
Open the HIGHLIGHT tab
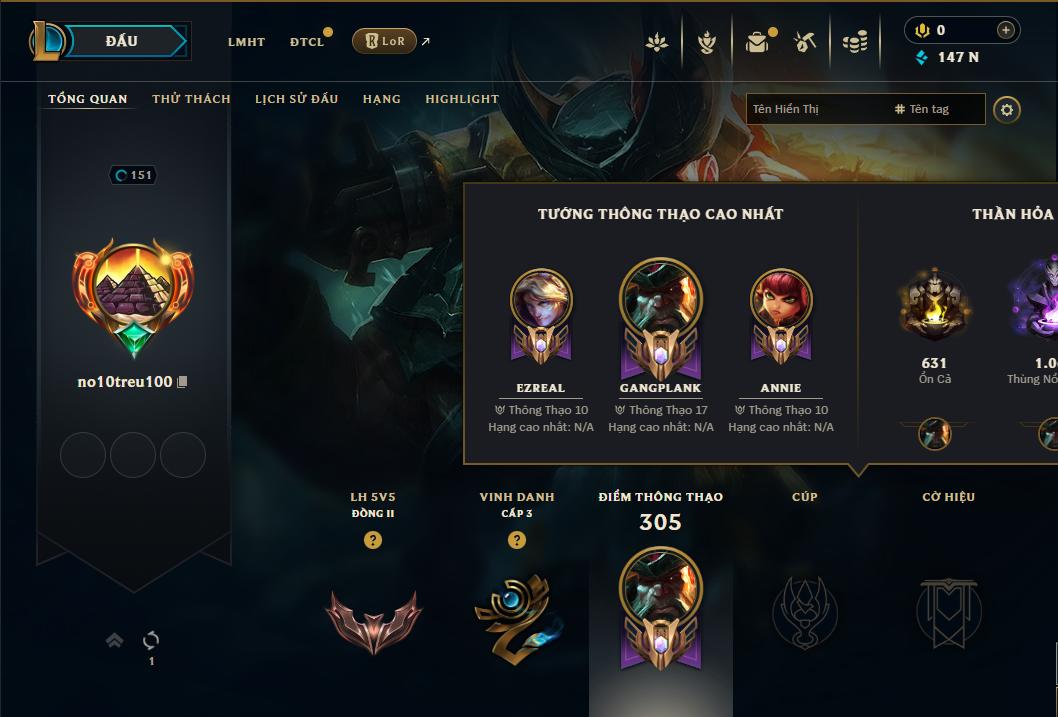click(x=462, y=99)
